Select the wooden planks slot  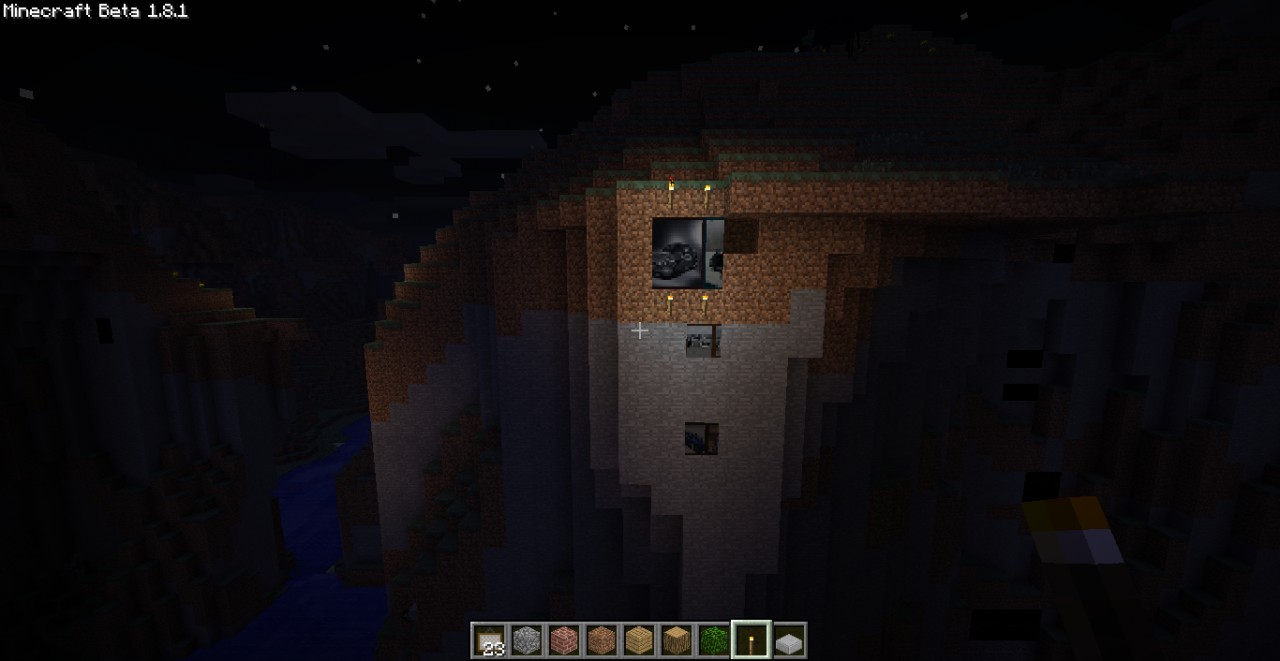click(638, 640)
